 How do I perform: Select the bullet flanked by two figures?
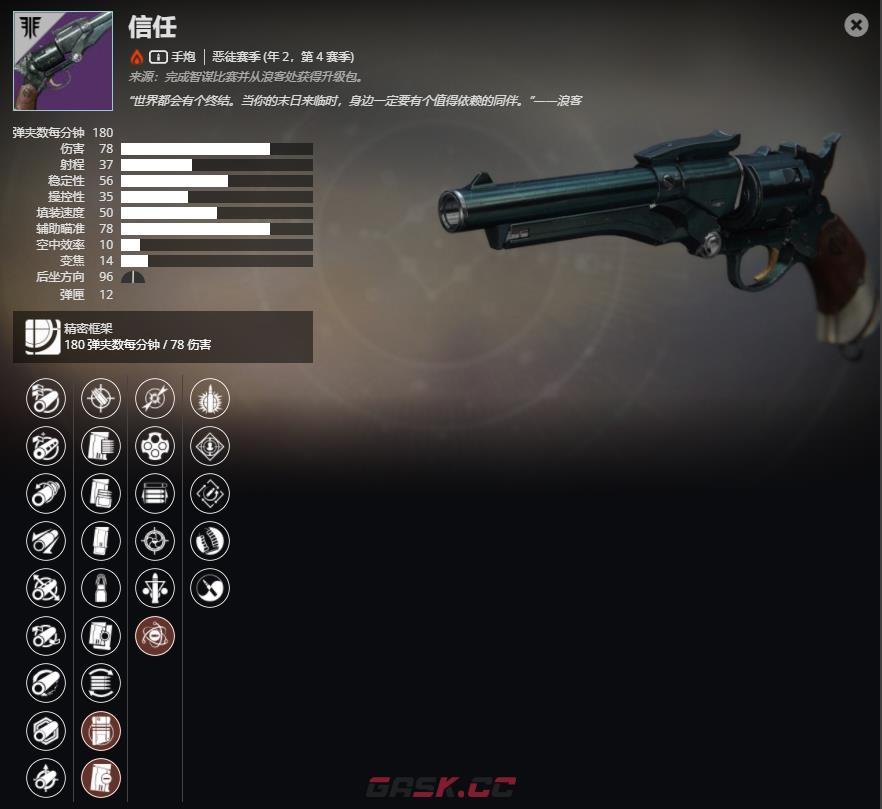[x=154, y=587]
